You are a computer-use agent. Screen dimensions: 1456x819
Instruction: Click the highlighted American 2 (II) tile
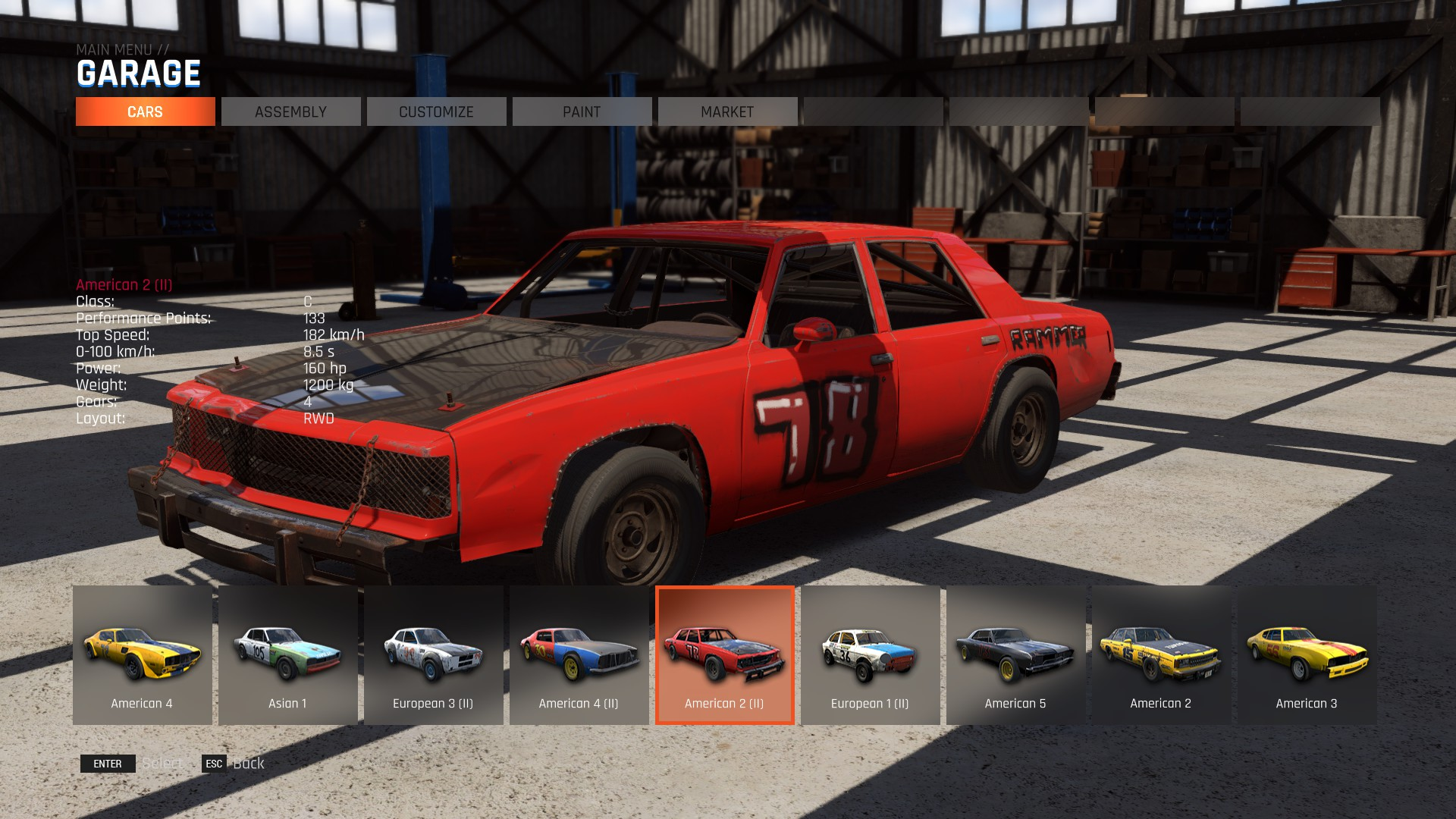724,654
